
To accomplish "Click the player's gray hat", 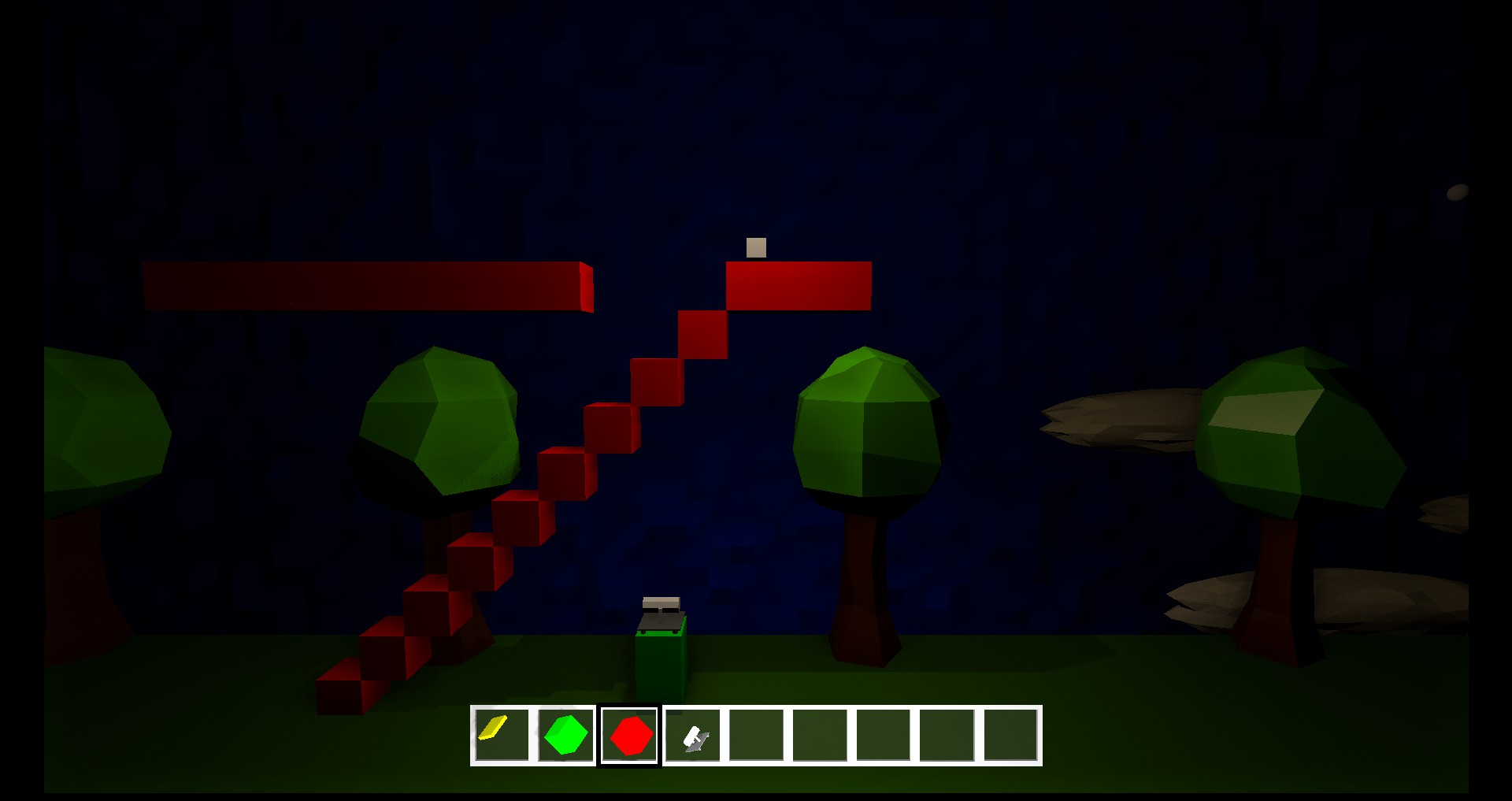I will (x=661, y=603).
